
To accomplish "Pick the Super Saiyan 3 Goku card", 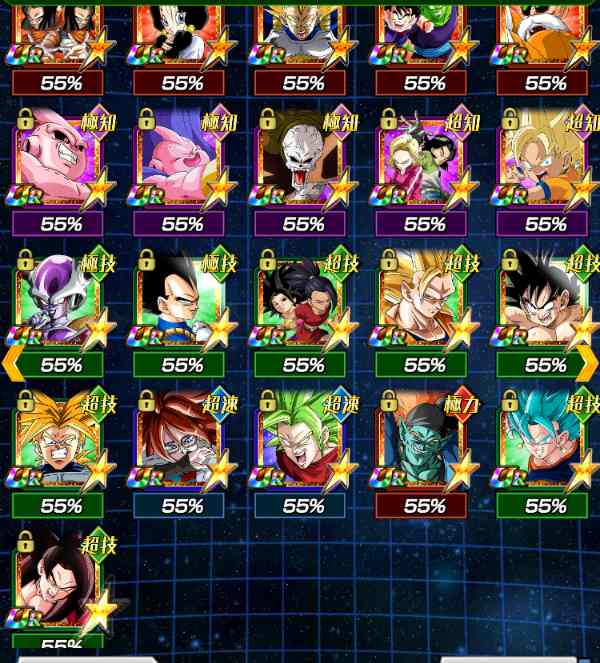I will click(424, 300).
